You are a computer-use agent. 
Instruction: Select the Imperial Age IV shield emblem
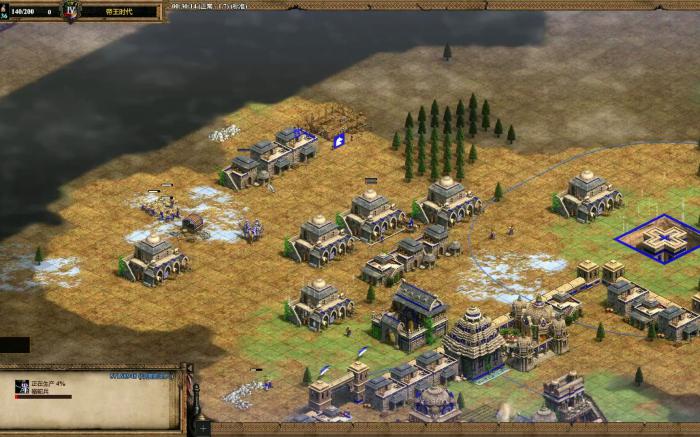pos(71,11)
